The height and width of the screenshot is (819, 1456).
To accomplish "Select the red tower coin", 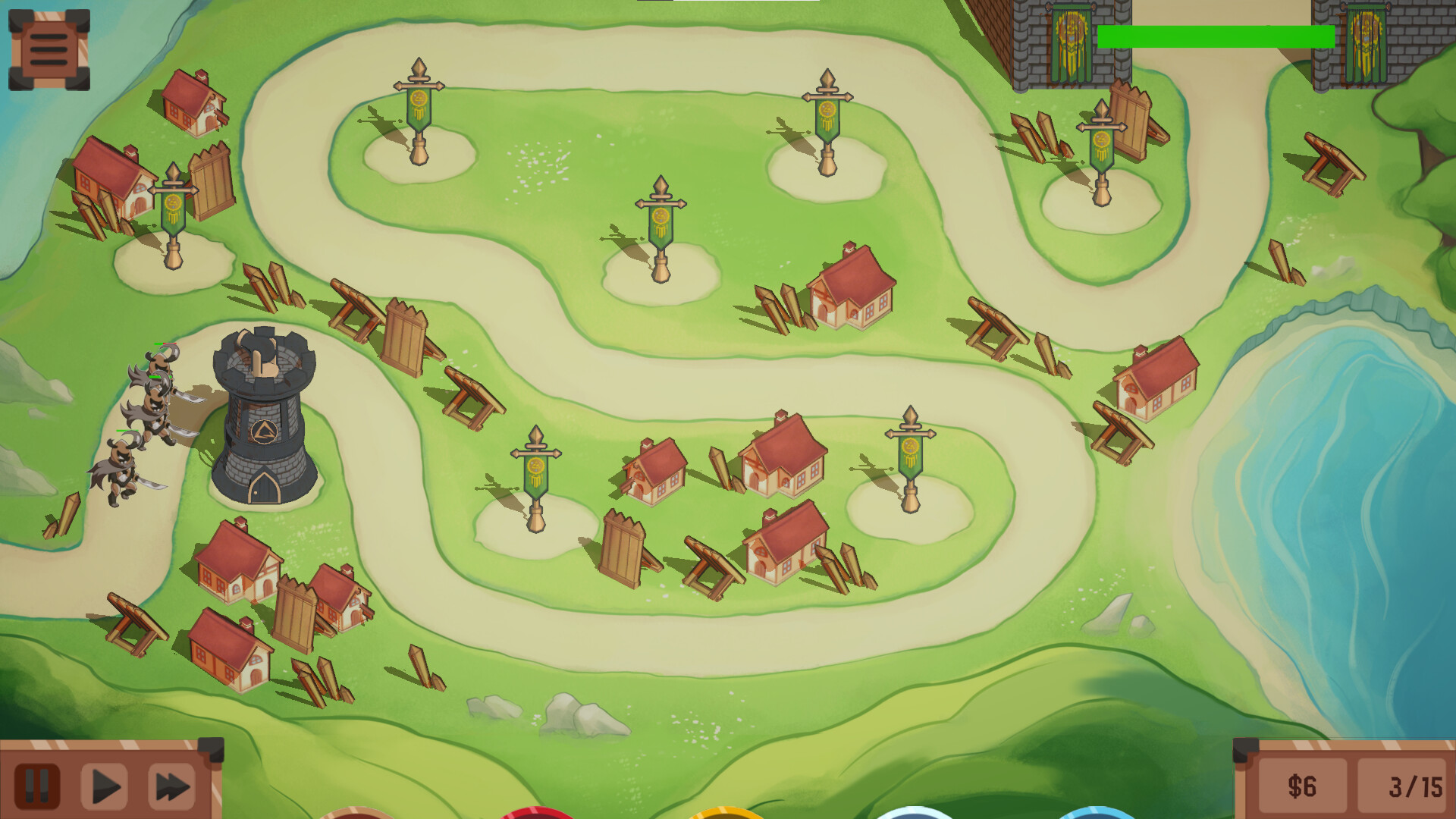I will coord(535,815).
